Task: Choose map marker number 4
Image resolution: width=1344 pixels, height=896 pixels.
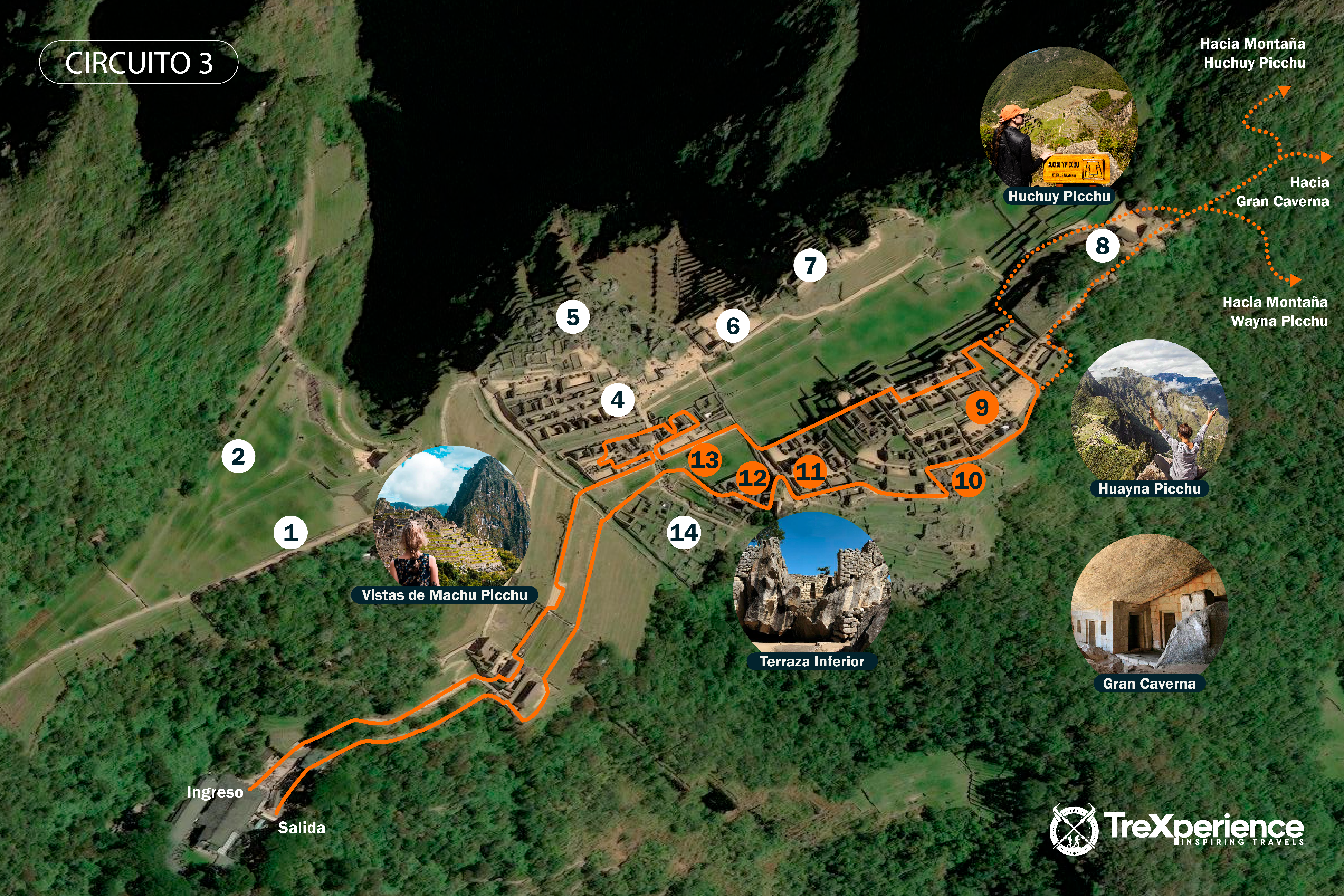Action: coord(618,400)
